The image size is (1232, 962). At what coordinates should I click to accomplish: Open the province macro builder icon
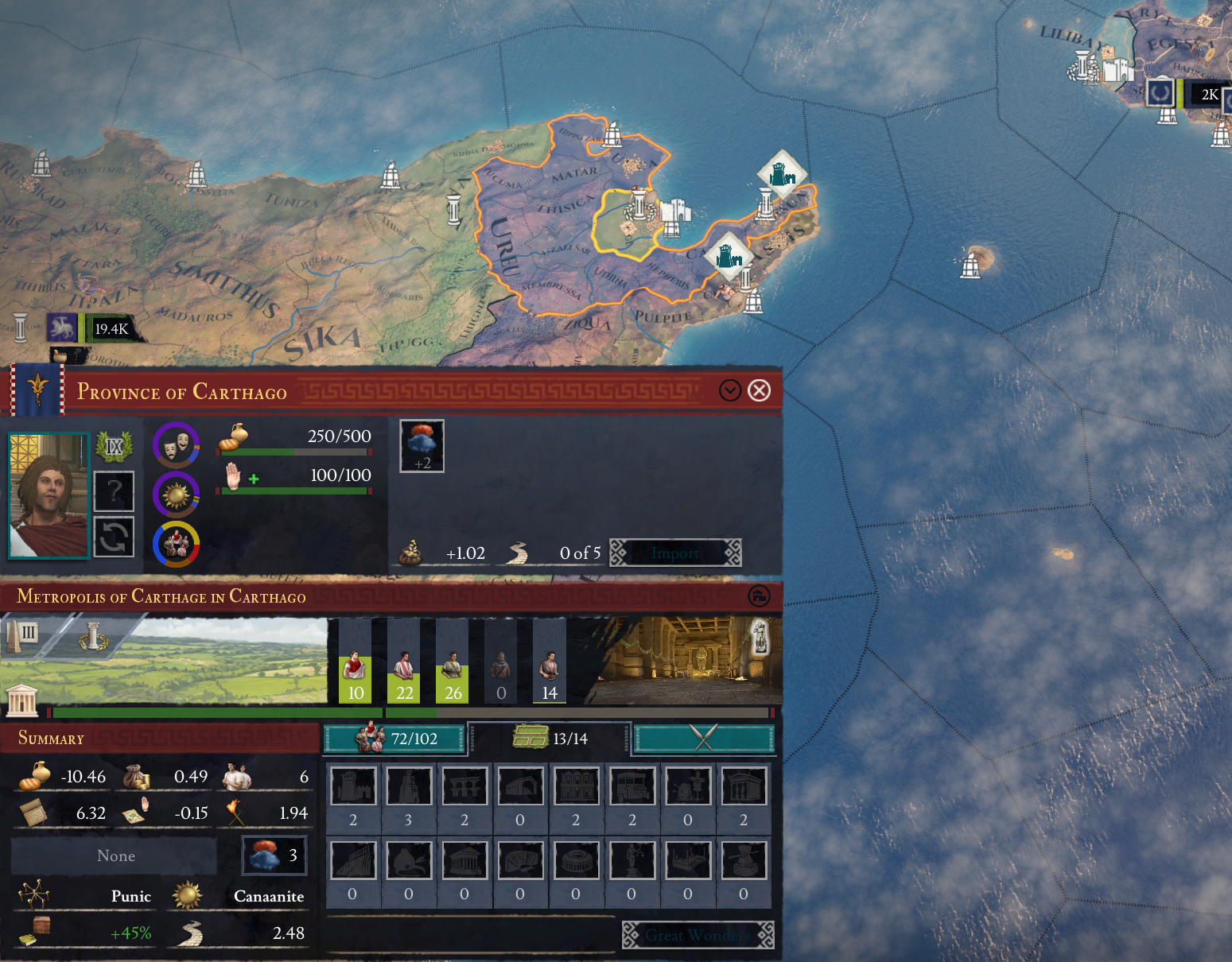pos(760,595)
